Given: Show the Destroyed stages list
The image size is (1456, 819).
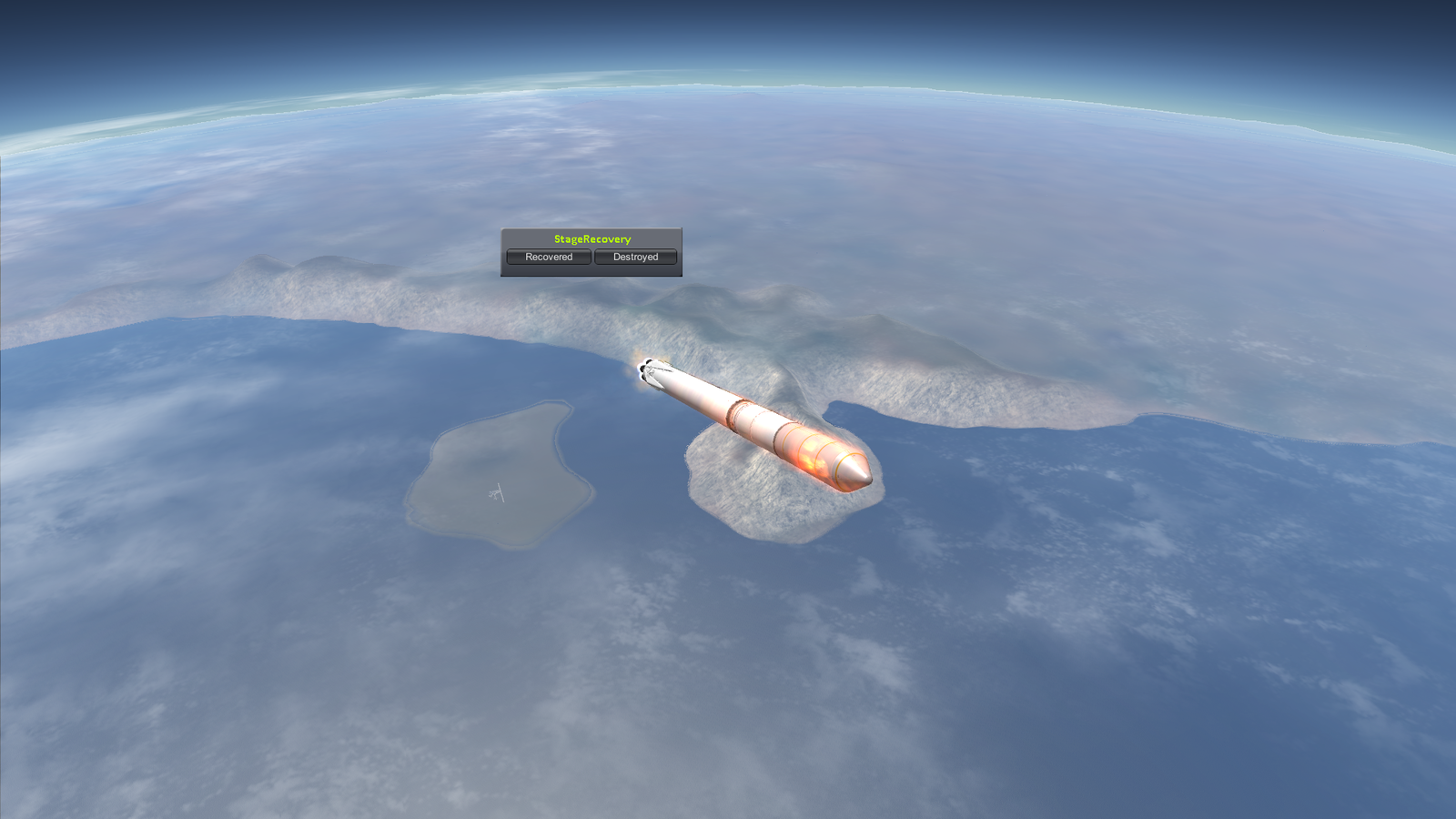Looking at the screenshot, I should (x=635, y=258).
